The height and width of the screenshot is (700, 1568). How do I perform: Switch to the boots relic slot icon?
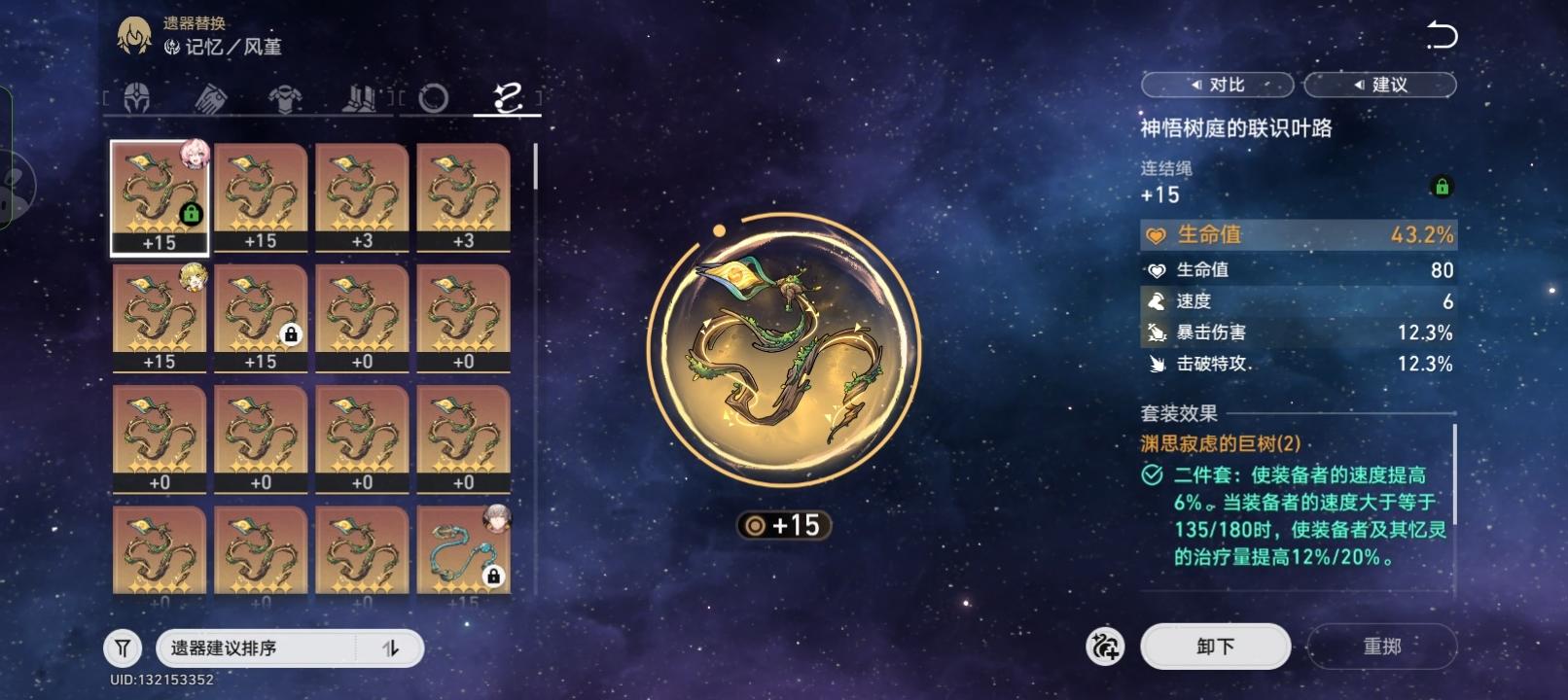(359, 99)
